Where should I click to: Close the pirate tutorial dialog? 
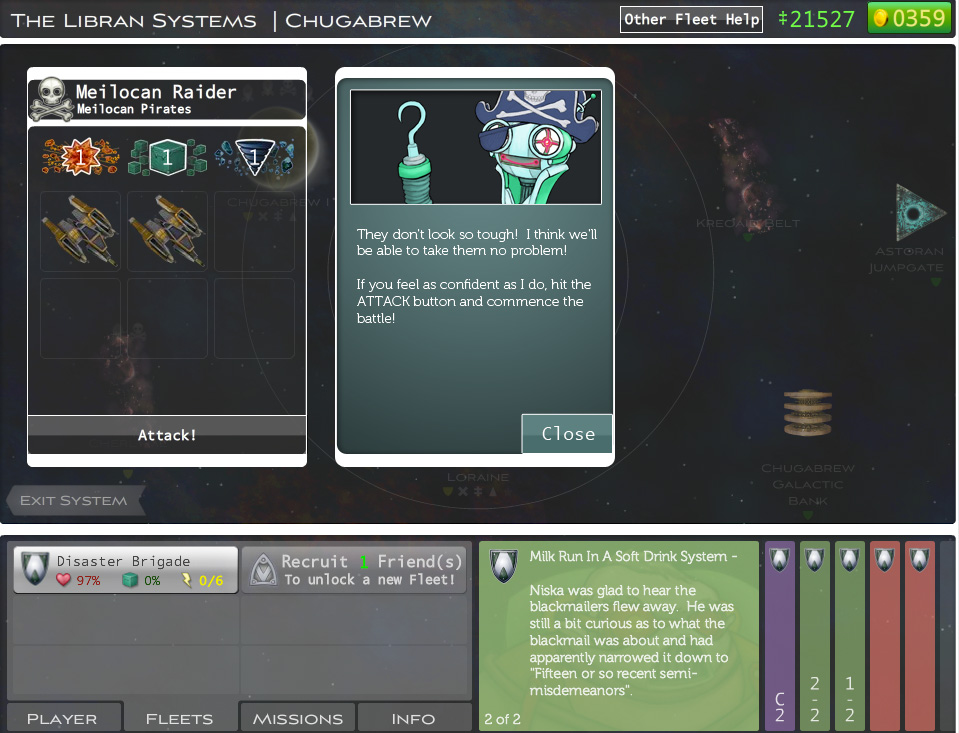pos(567,434)
